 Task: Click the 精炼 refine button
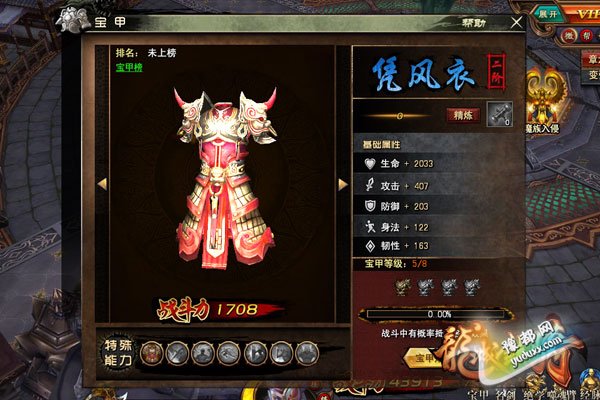tap(462, 116)
